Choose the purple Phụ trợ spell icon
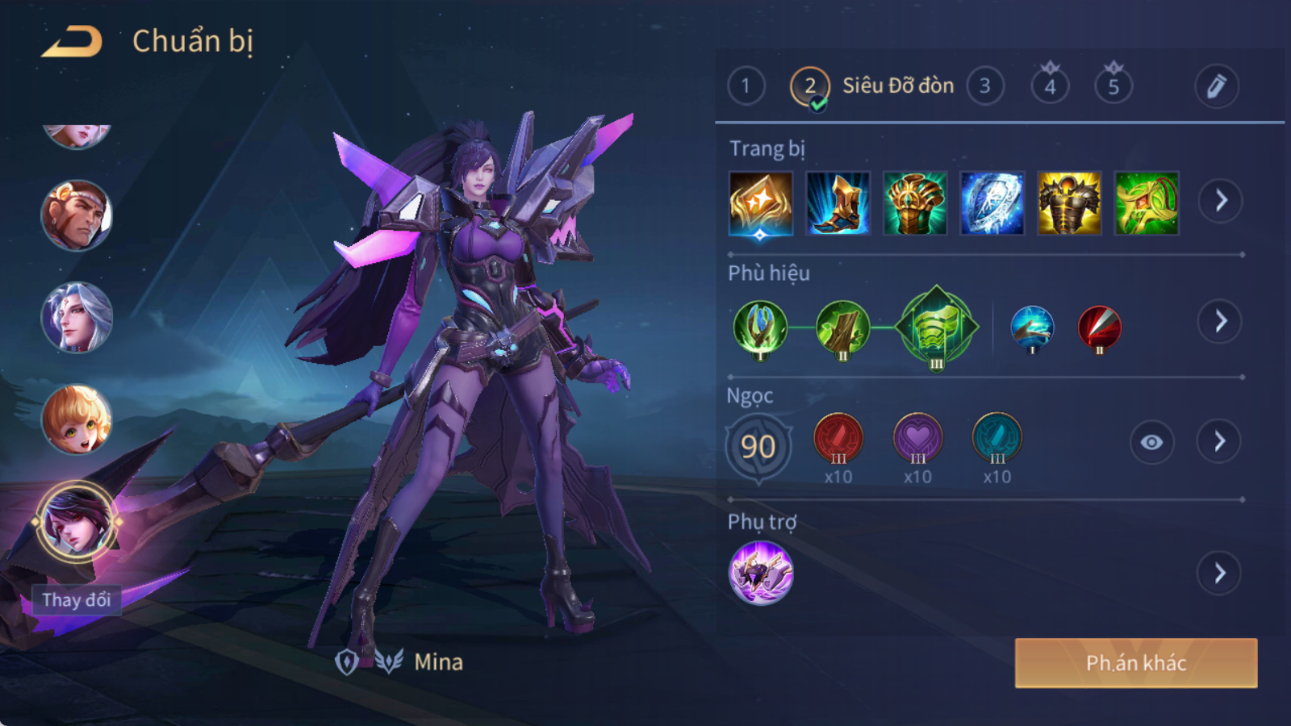Screen dimensions: 1291x726 pyautogui.click(x=761, y=573)
